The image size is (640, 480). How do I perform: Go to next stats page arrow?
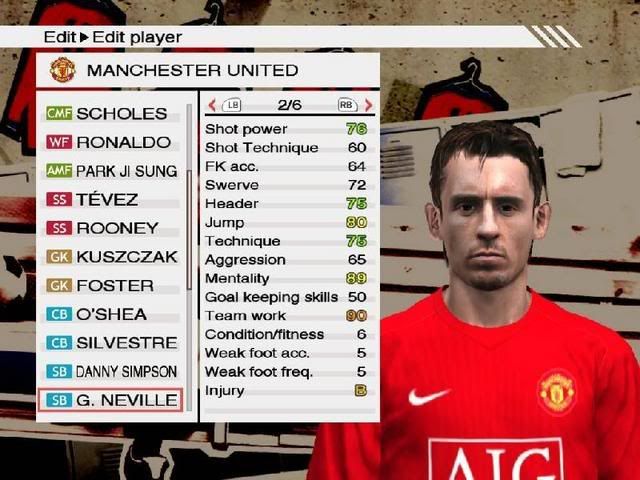point(368,104)
